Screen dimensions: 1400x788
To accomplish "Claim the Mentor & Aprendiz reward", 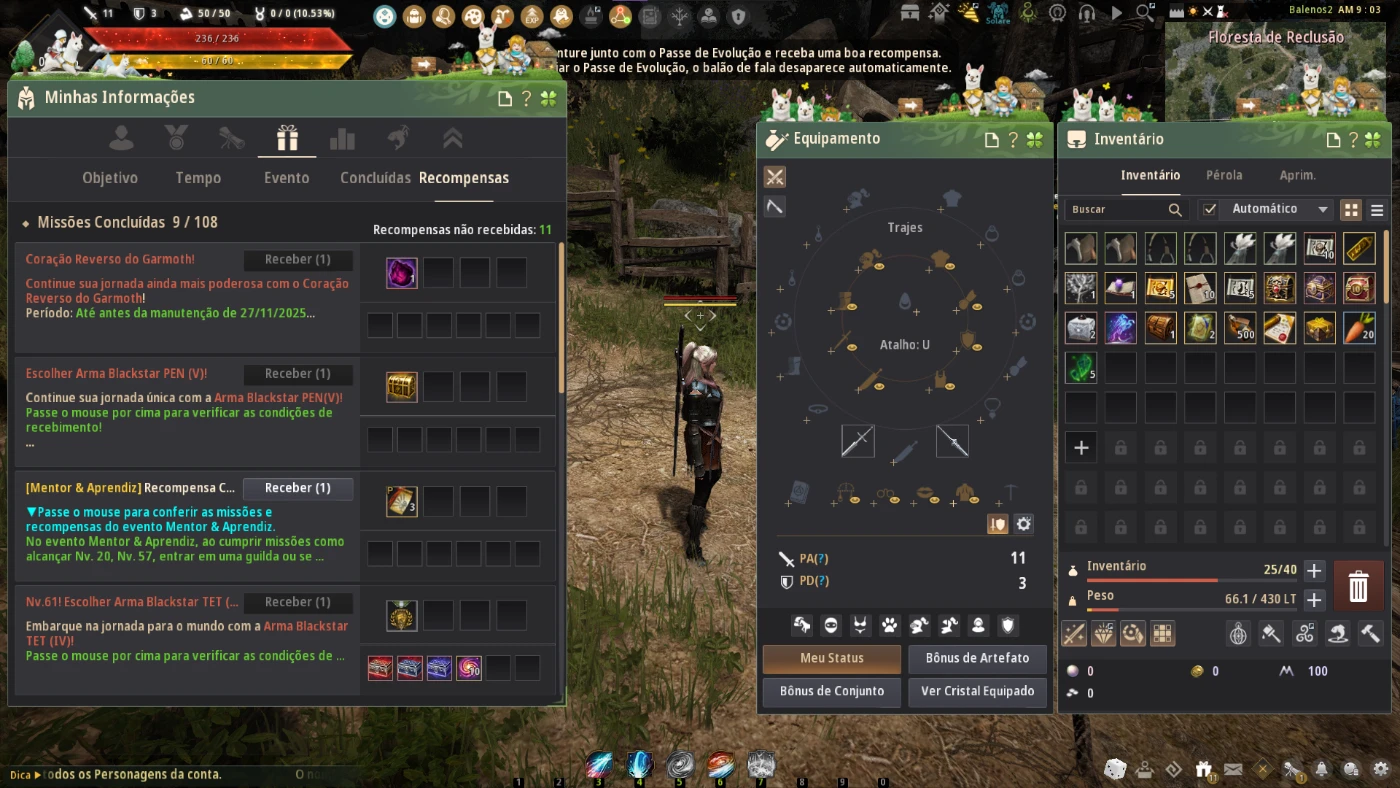I will [x=297, y=488].
